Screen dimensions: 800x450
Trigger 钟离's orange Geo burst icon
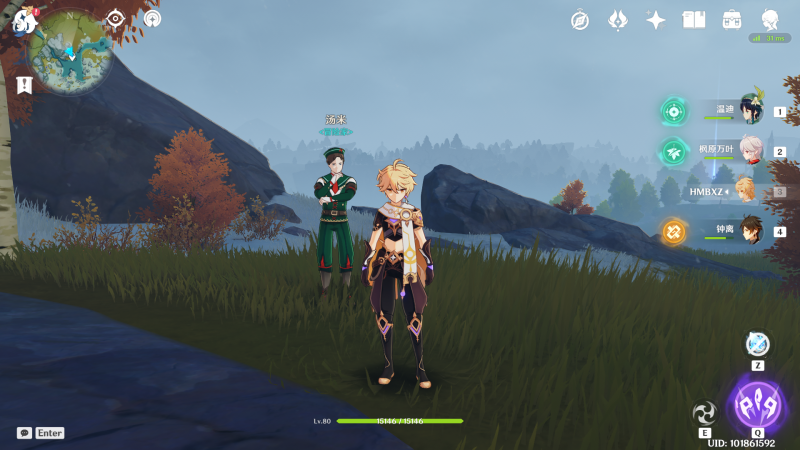(x=673, y=232)
